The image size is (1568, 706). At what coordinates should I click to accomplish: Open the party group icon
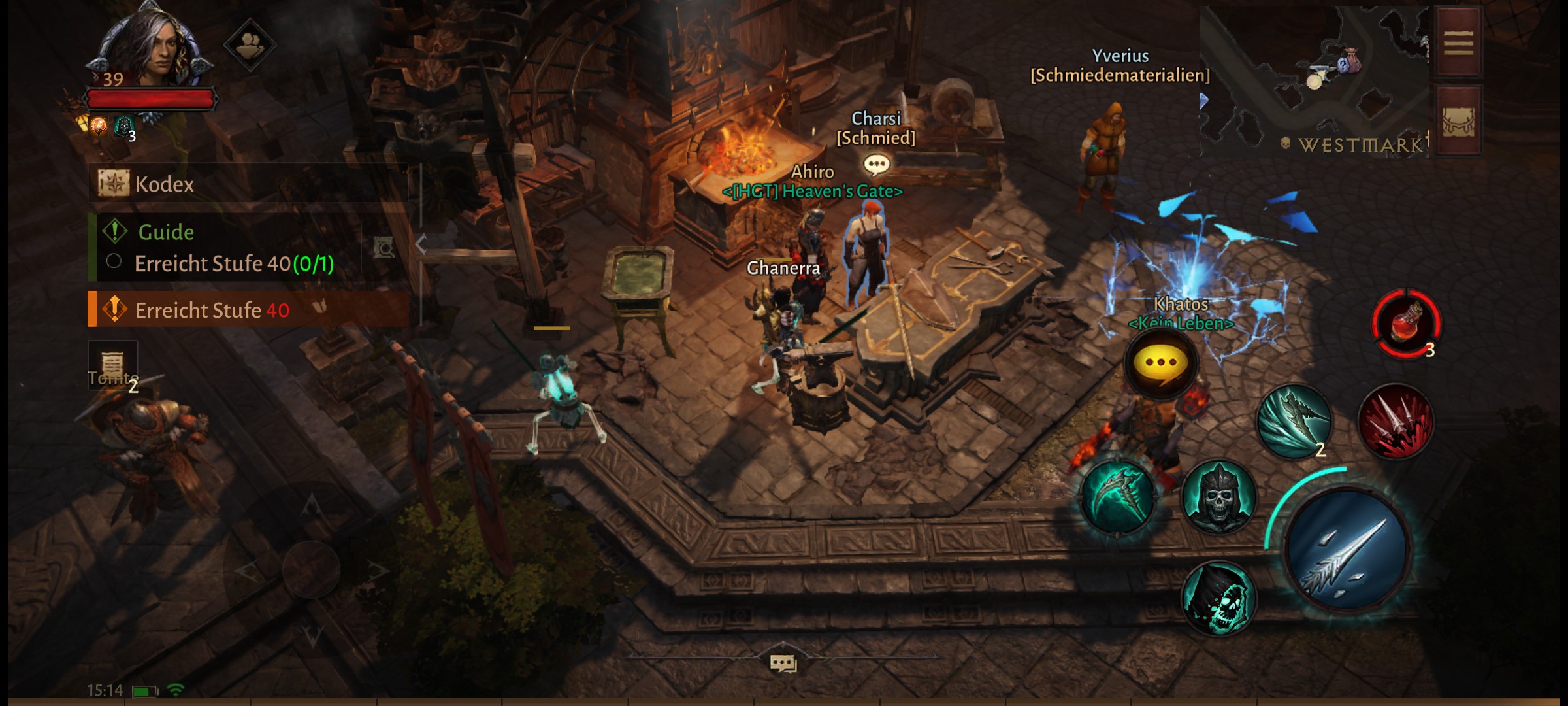click(x=250, y=44)
